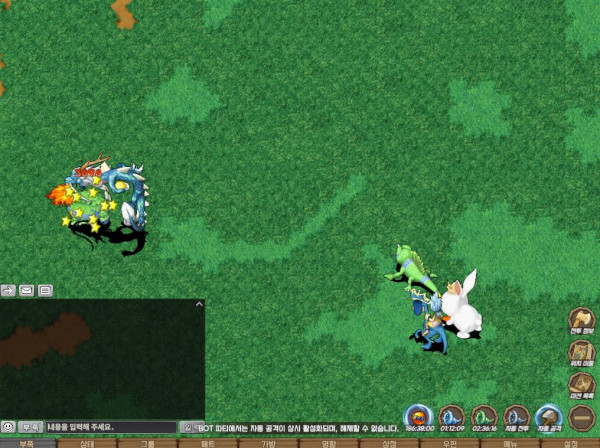Change the 부족 chat channel selector
The height and width of the screenshot is (448, 600).
tap(30, 427)
